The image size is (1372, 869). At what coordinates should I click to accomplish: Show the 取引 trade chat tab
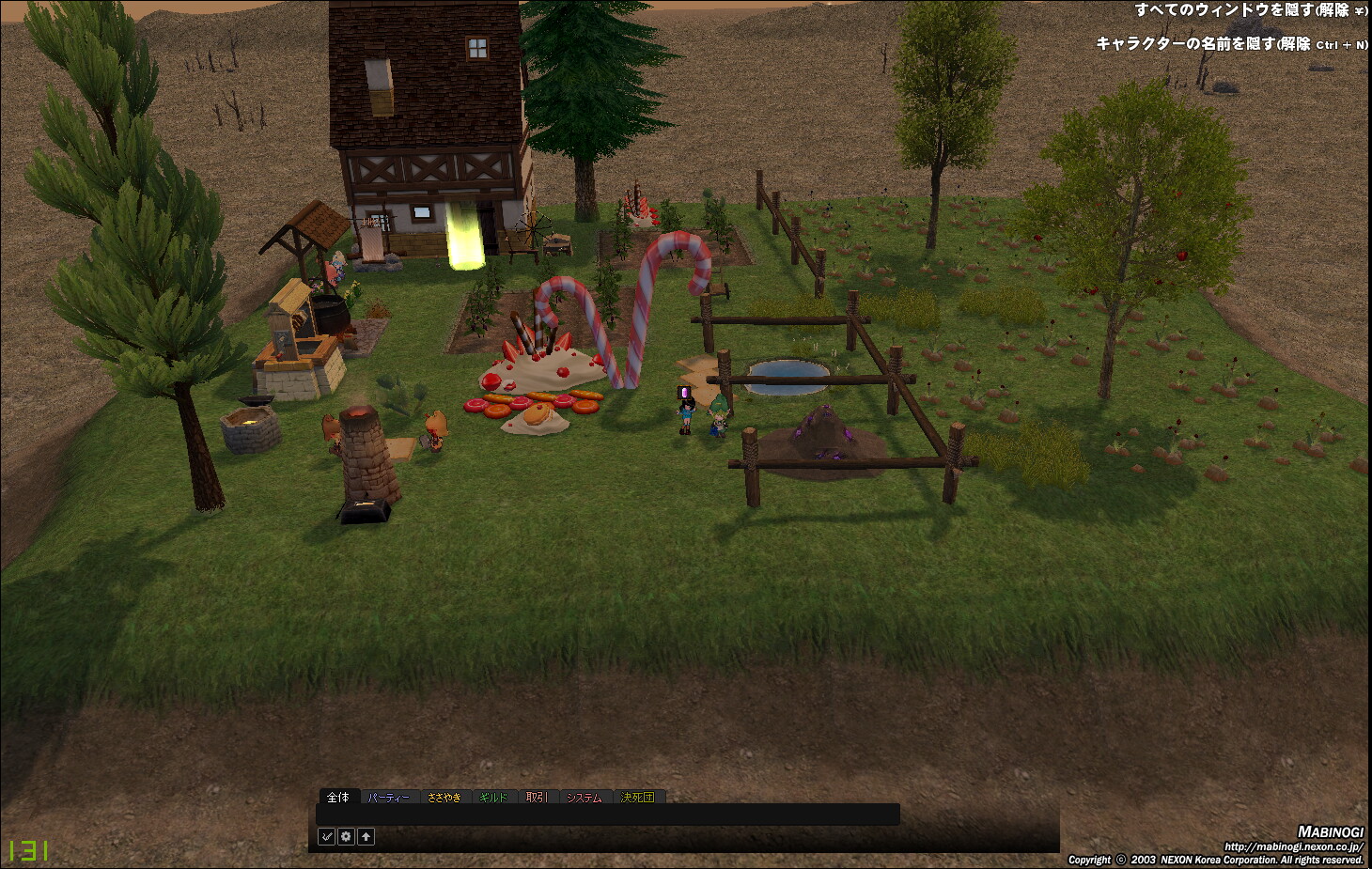click(x=536, y=797)
